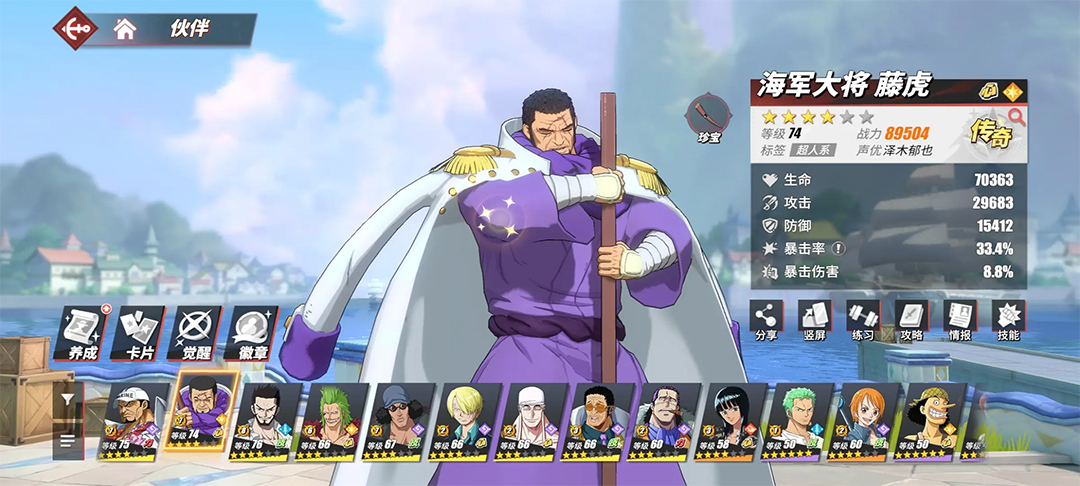Image resolution: width=1080 pixels, height=486 pixels.
Task: View the 技能 (Skills) panel
Action: tap(1008, 320)
